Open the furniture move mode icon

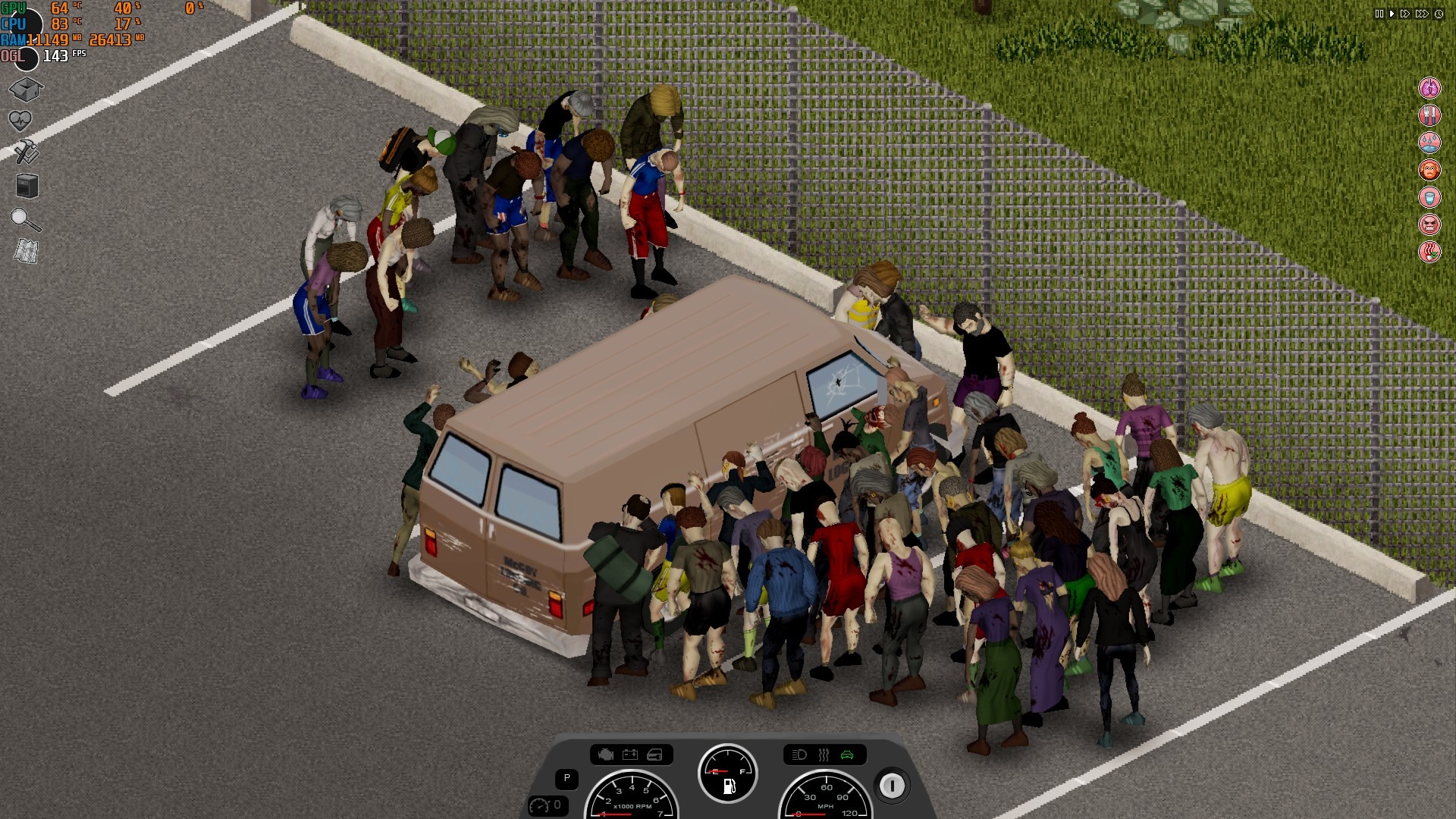[27, 186]
